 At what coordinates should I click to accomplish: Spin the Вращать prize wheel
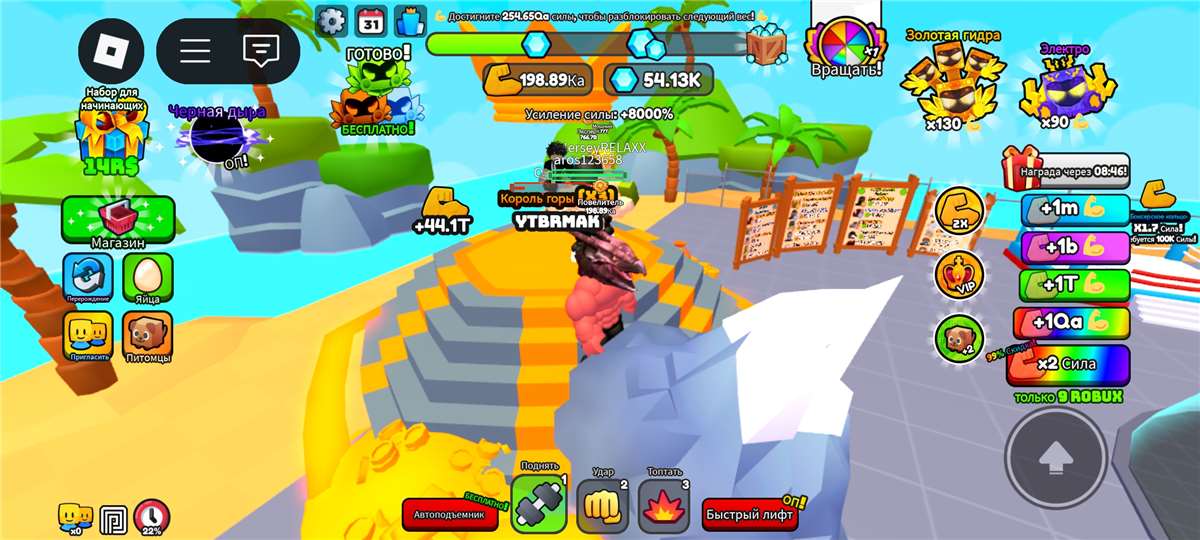pyautogui.click(x=846, y=50)
